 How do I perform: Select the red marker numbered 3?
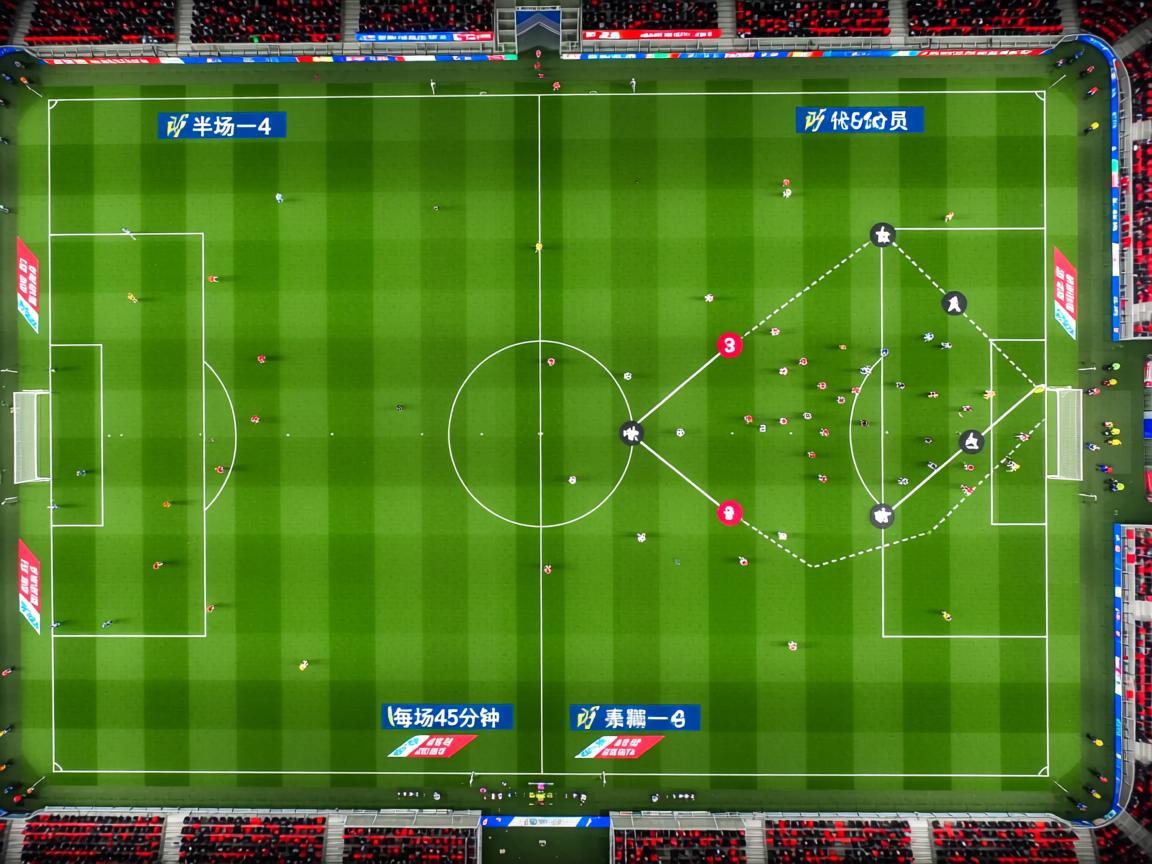click(x=730, y=345)
